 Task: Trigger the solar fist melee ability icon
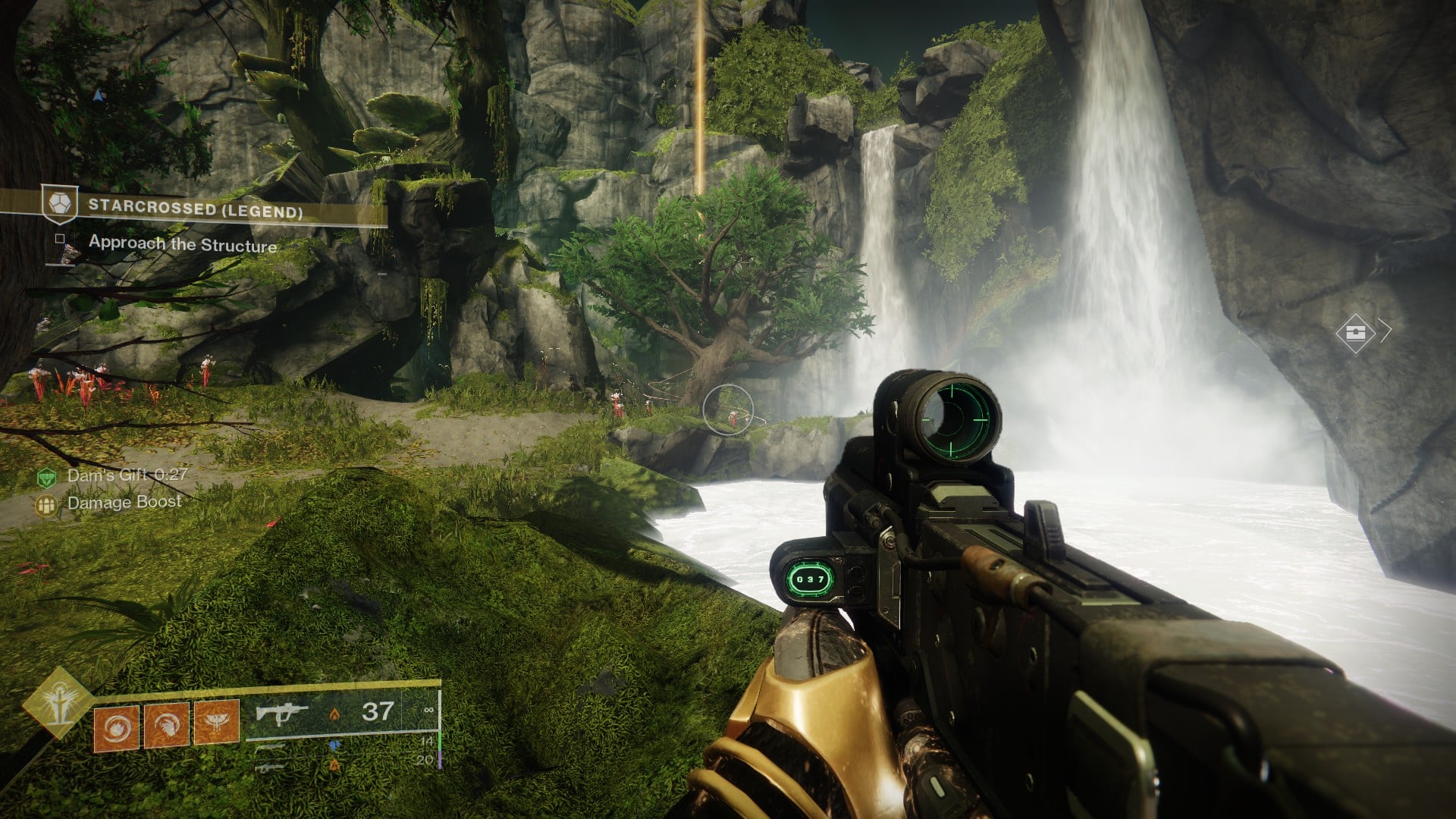167,726
